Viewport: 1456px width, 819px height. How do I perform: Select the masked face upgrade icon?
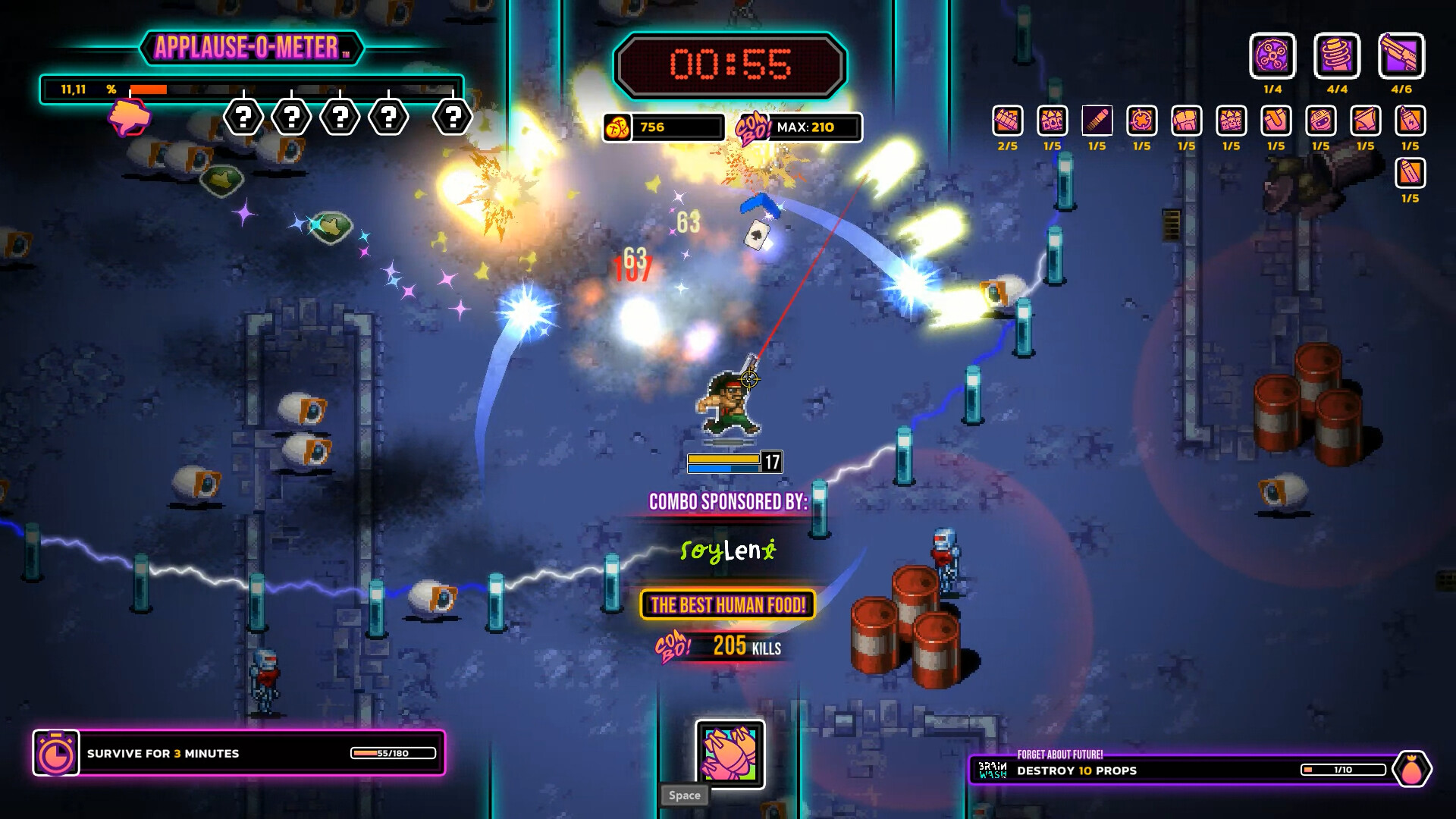coord(1320,121)
